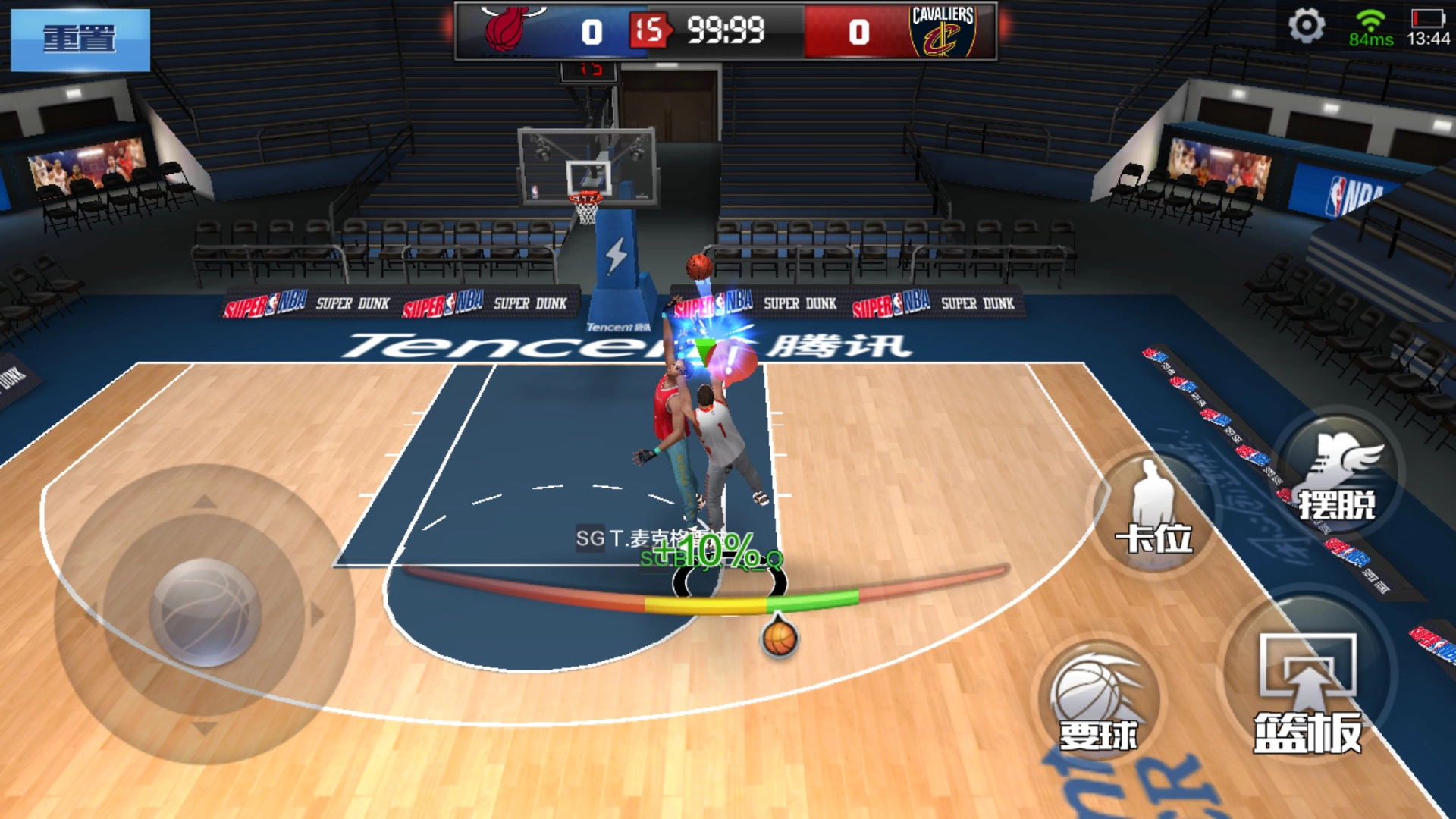Click the blue 重置 reset button

80,39
